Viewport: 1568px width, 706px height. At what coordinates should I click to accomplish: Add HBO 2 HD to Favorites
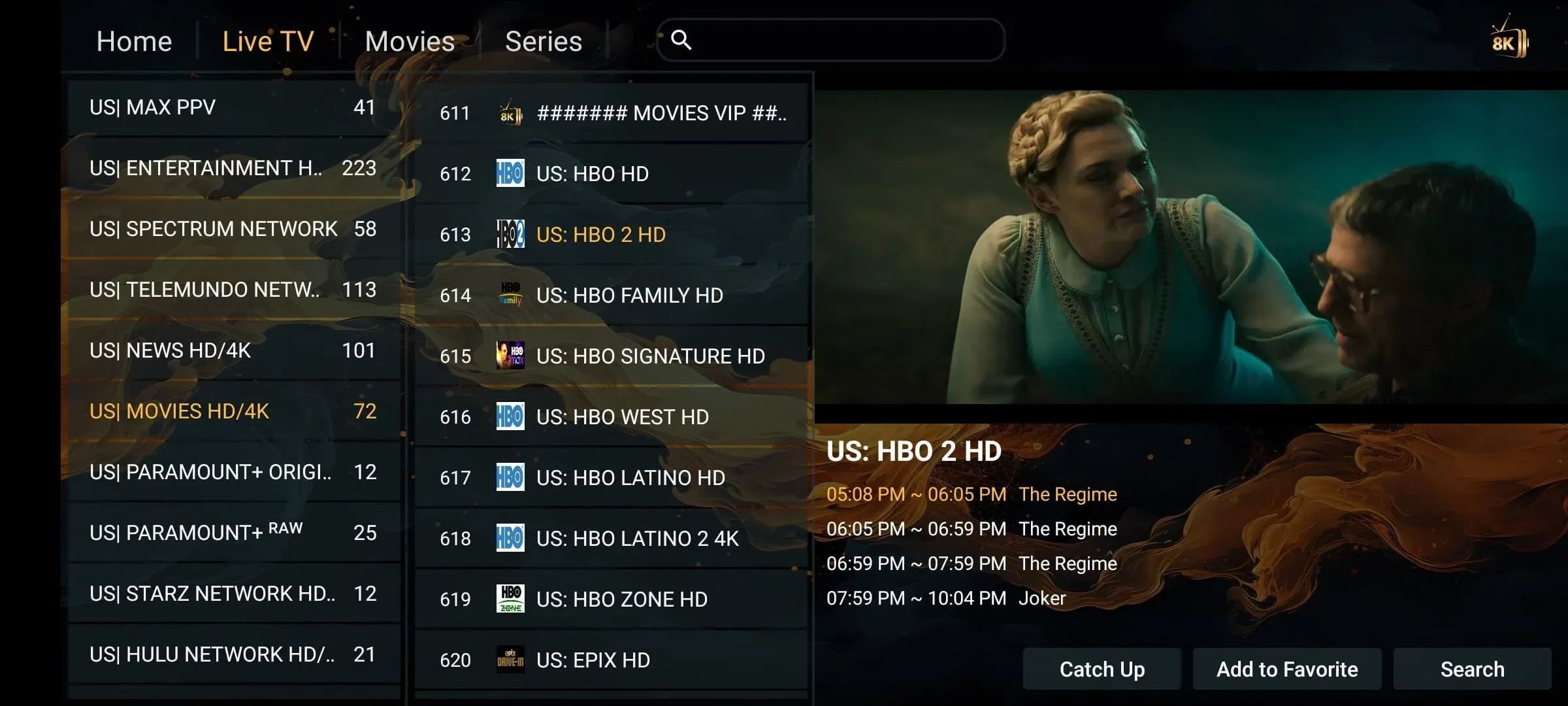1286,669
